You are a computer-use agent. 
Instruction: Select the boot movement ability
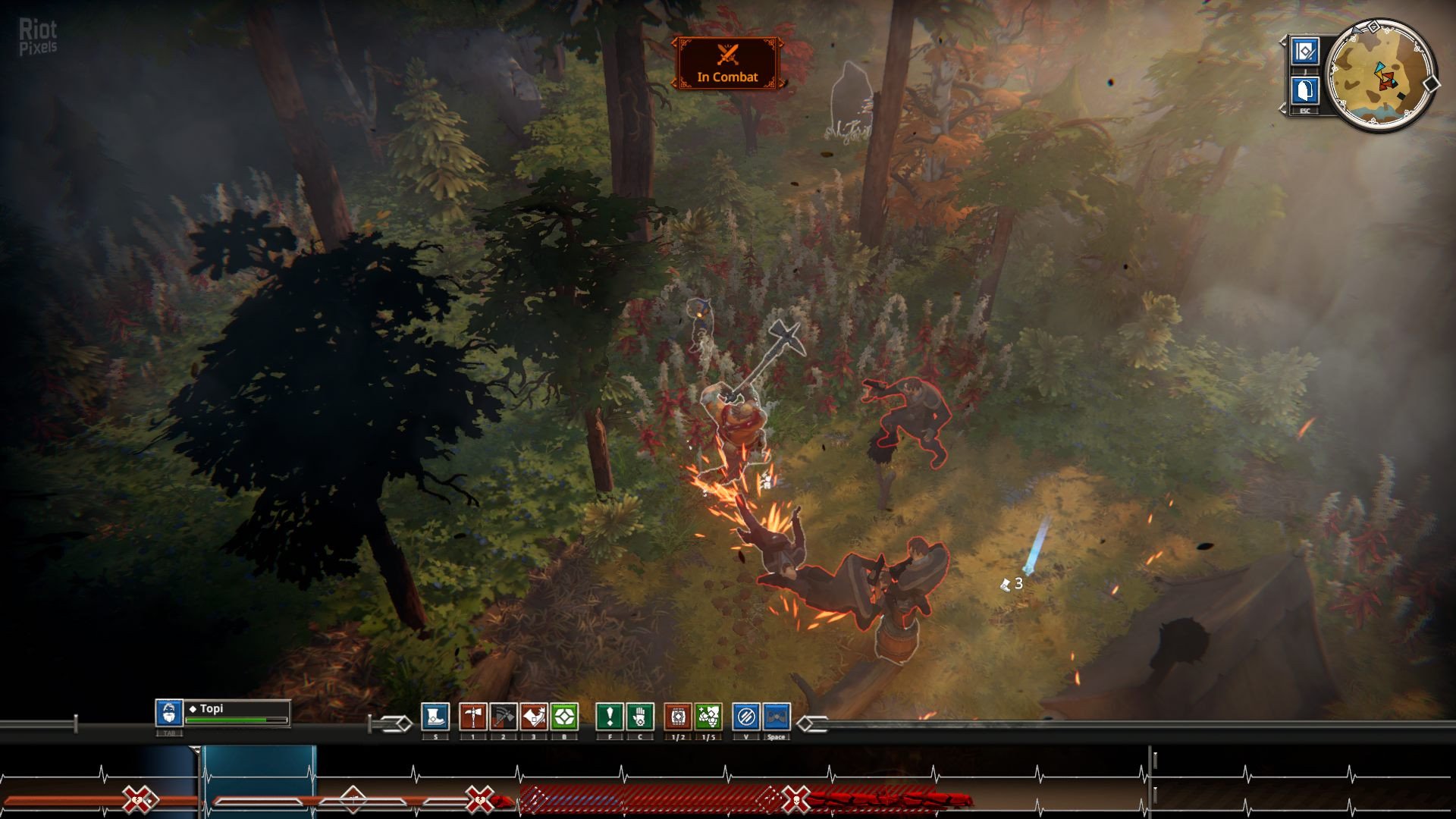(x=435, y=717)
